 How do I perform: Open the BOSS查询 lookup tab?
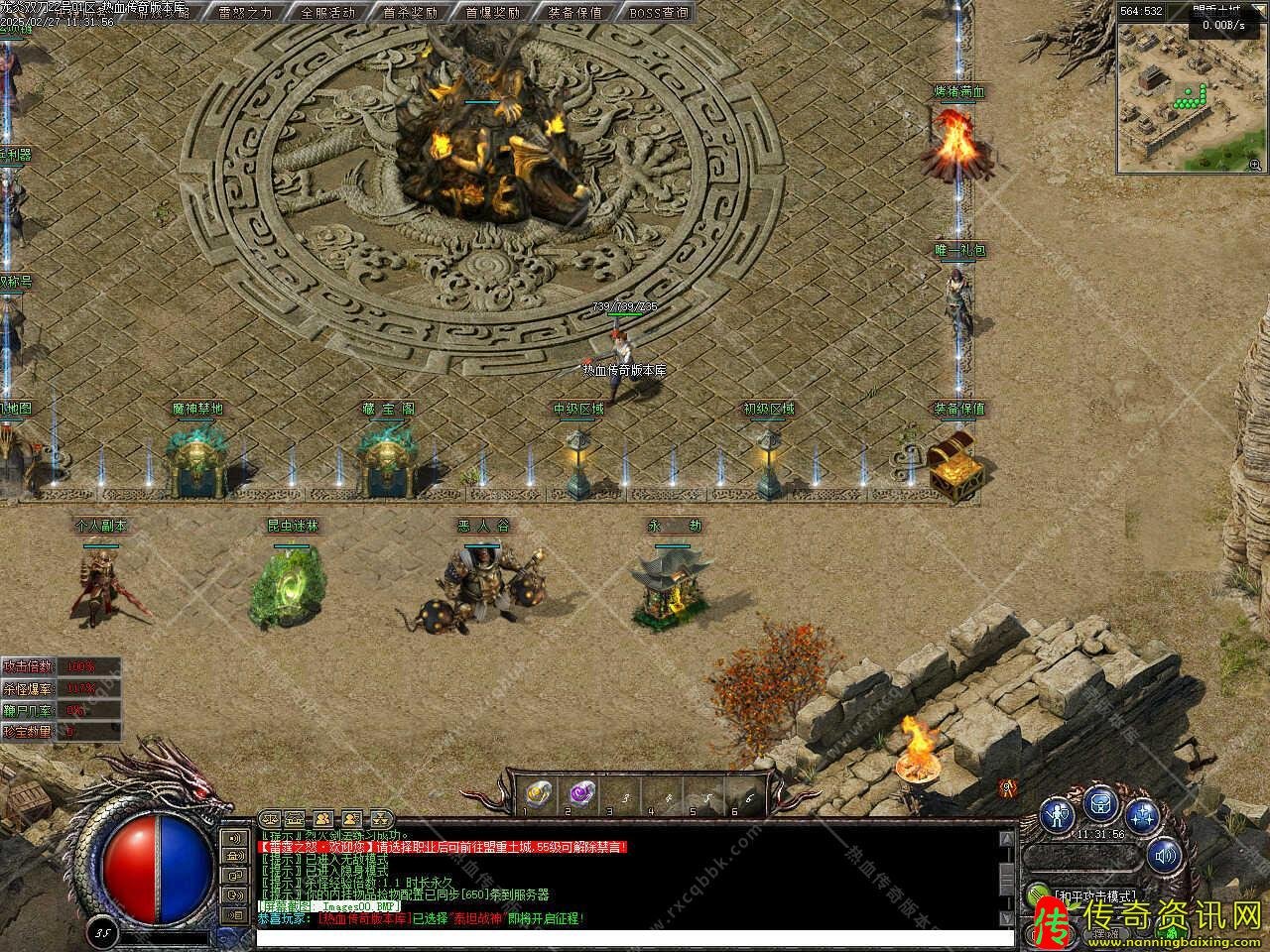click(658, 13)
